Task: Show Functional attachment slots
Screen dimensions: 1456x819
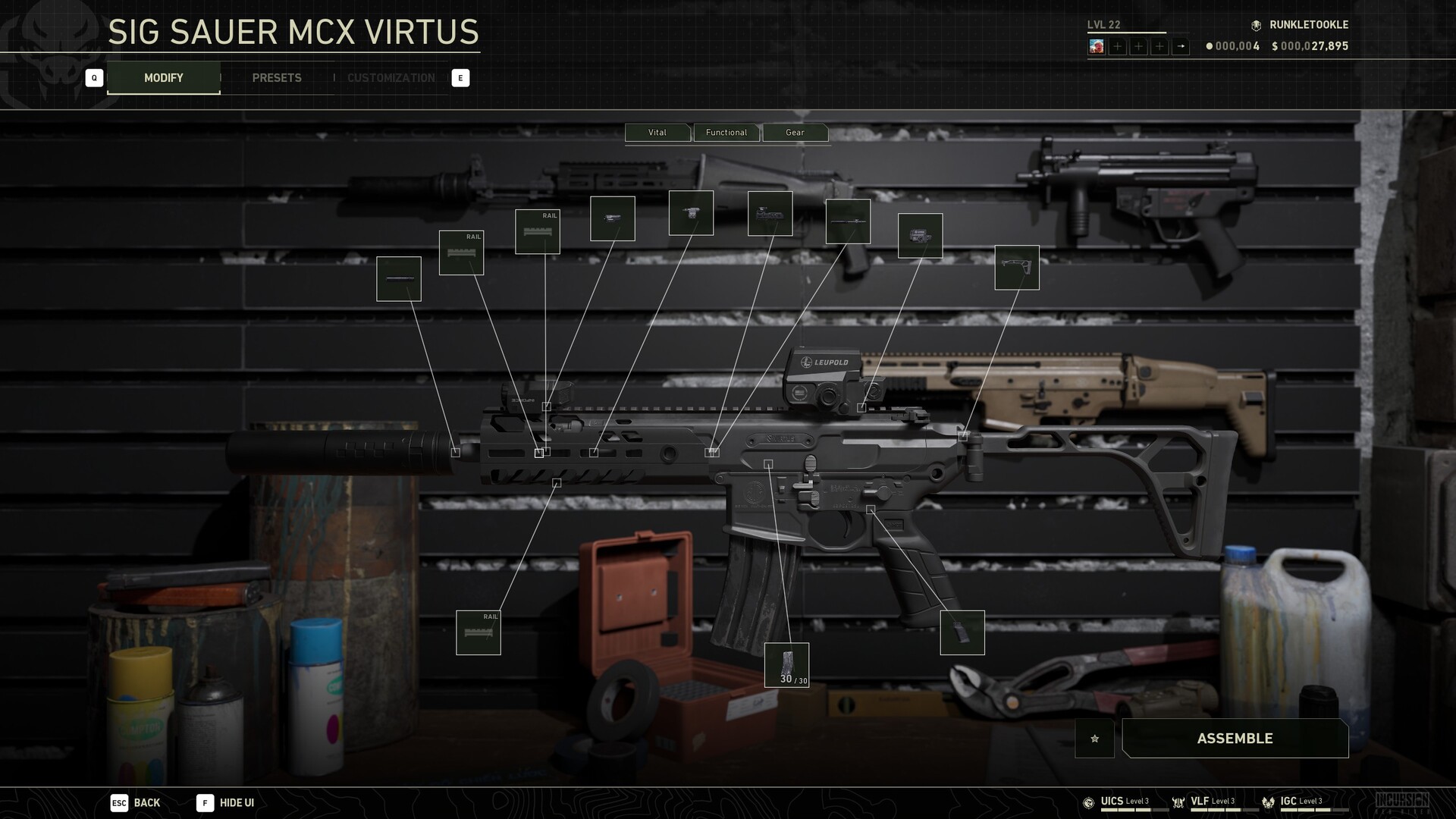Action: click(x=726, y=133)
